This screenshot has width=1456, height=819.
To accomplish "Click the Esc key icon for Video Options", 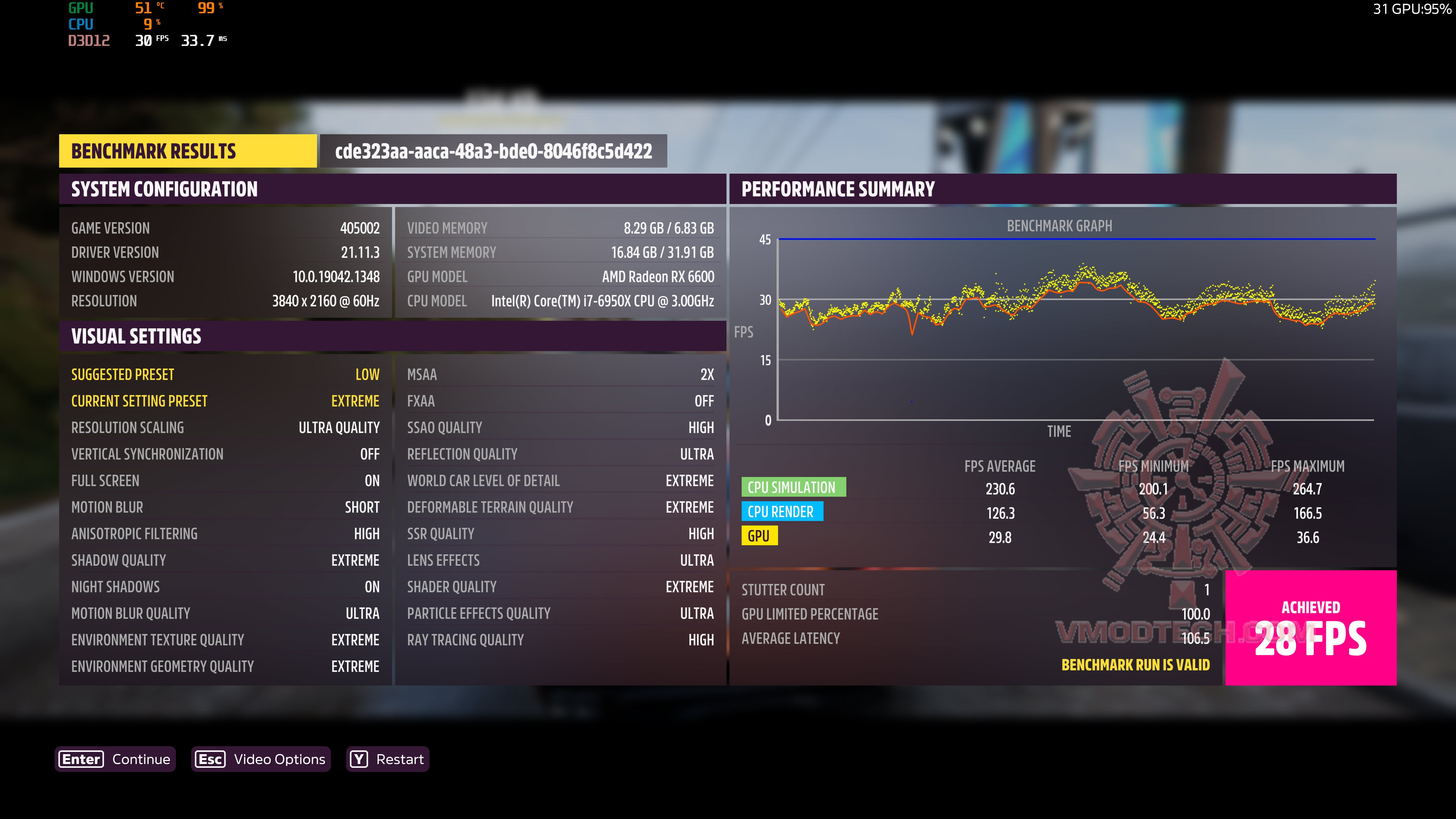I will 210,759.
